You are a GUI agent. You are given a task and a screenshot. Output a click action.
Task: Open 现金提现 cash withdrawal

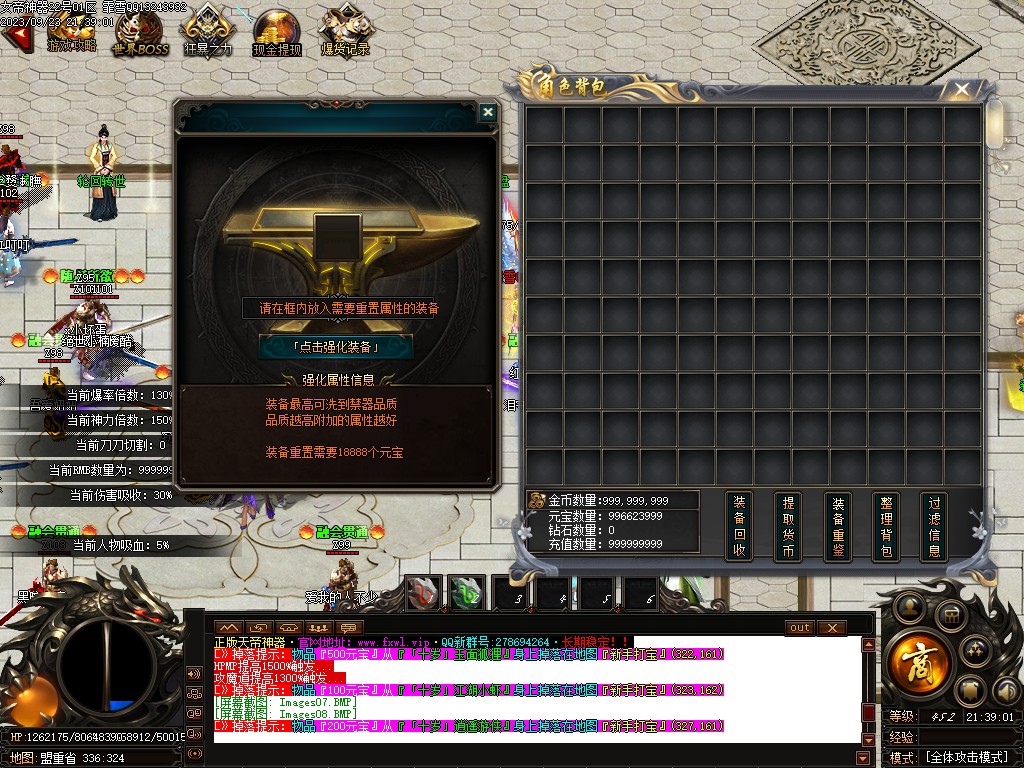[x=276, y=32]
